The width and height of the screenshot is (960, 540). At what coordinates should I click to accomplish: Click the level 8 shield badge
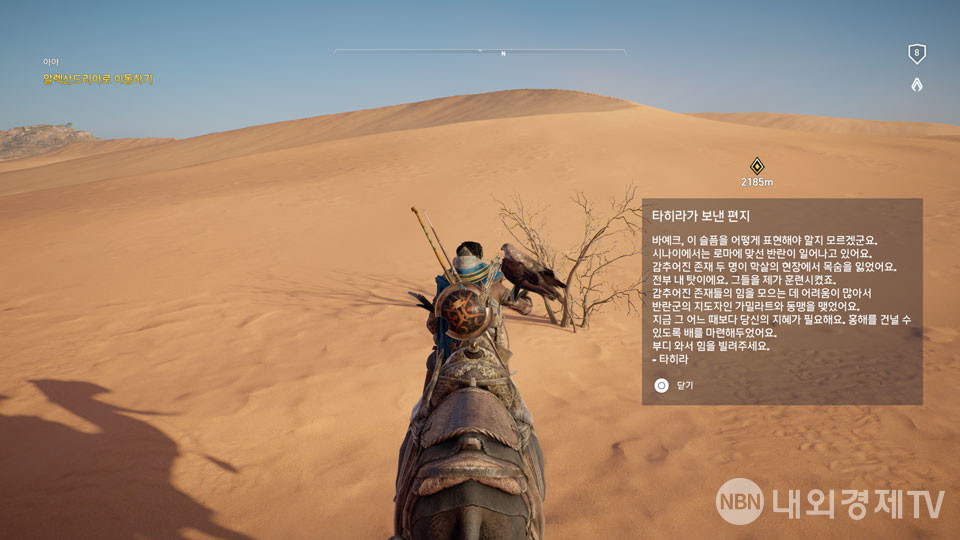[916, 54]
